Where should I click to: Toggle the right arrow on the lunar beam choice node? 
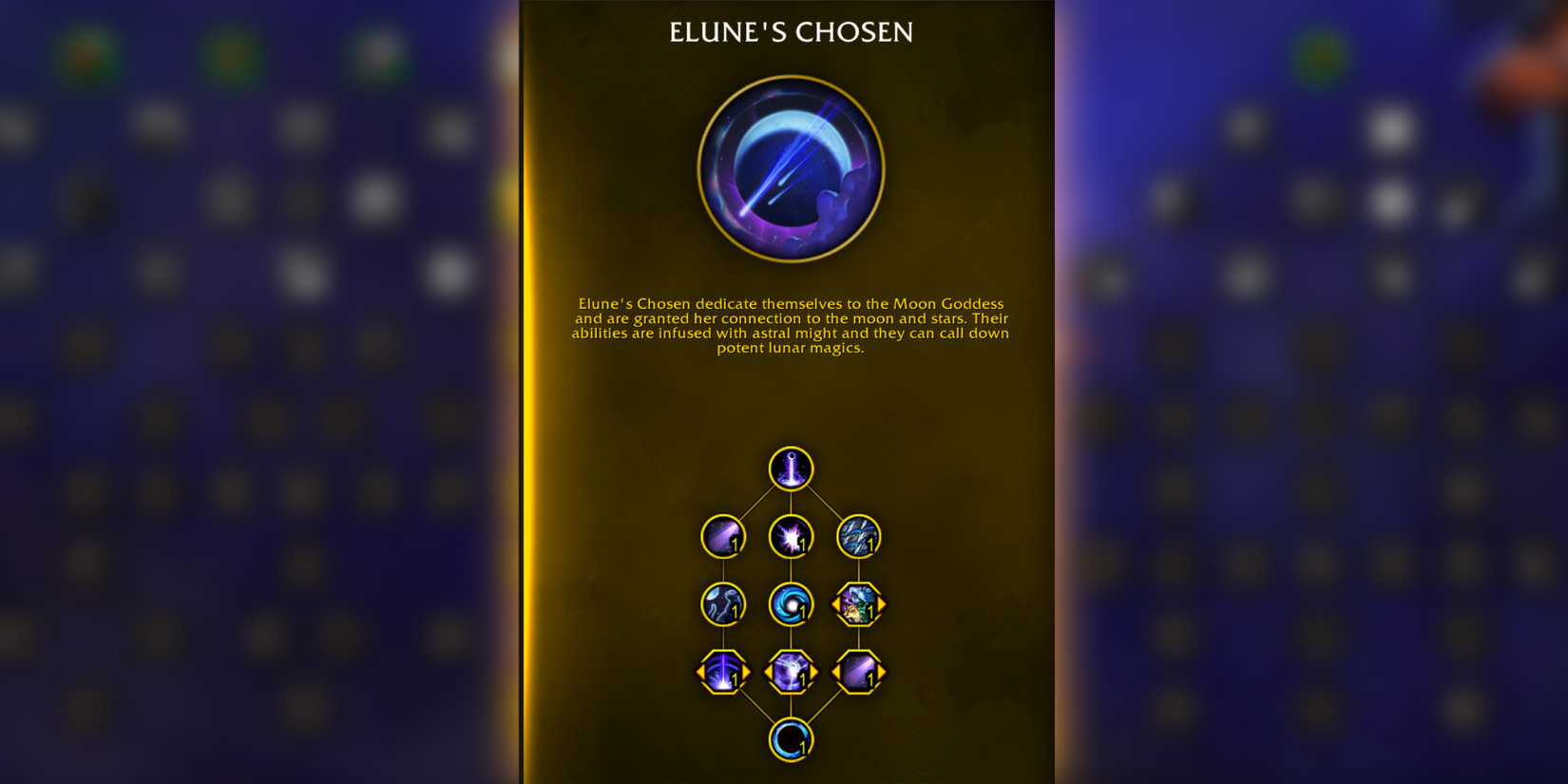click(x=744, y=671)
